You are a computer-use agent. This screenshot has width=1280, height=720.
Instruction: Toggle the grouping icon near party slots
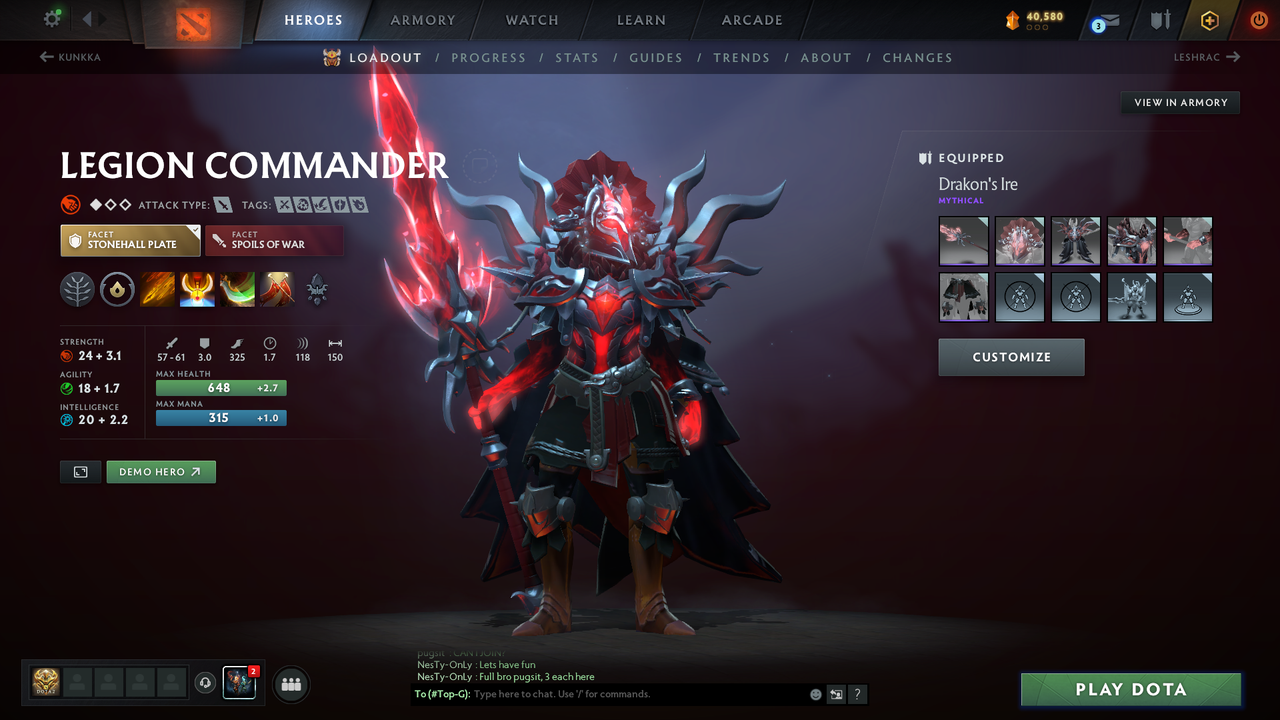tap(289, 684)
